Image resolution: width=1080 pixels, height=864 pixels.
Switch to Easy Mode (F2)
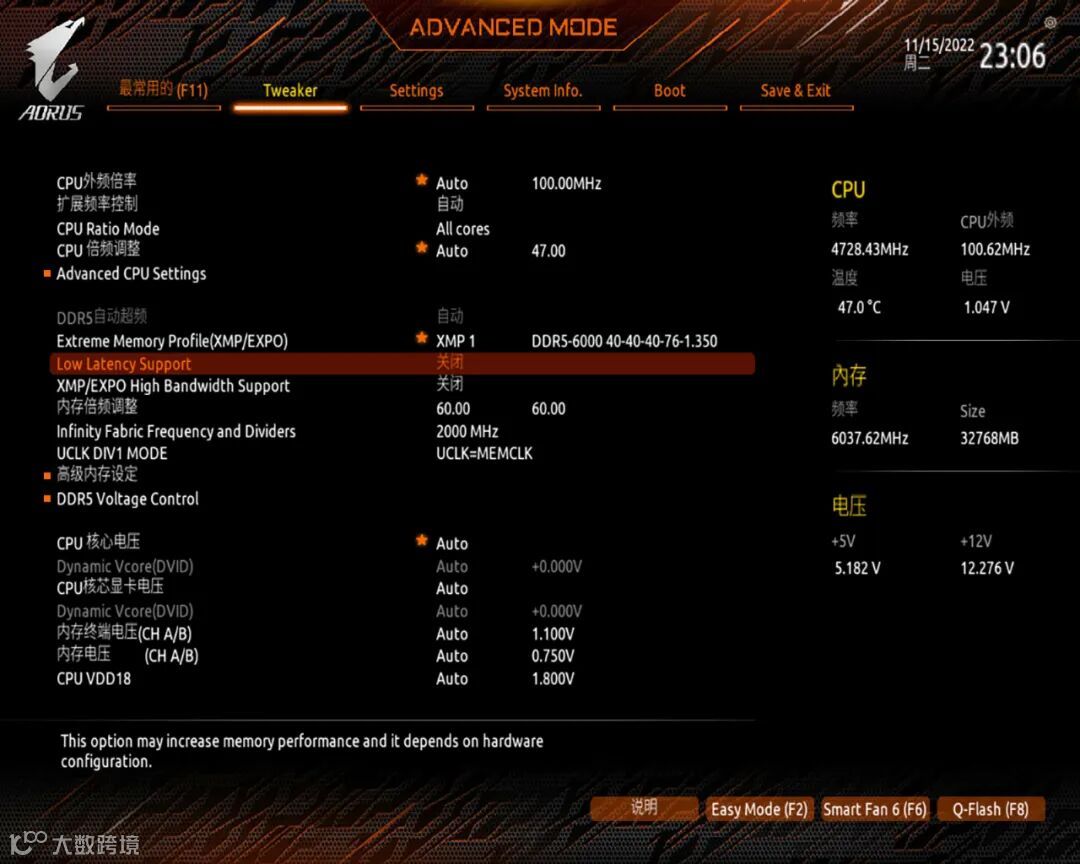(x=759, y=809)
